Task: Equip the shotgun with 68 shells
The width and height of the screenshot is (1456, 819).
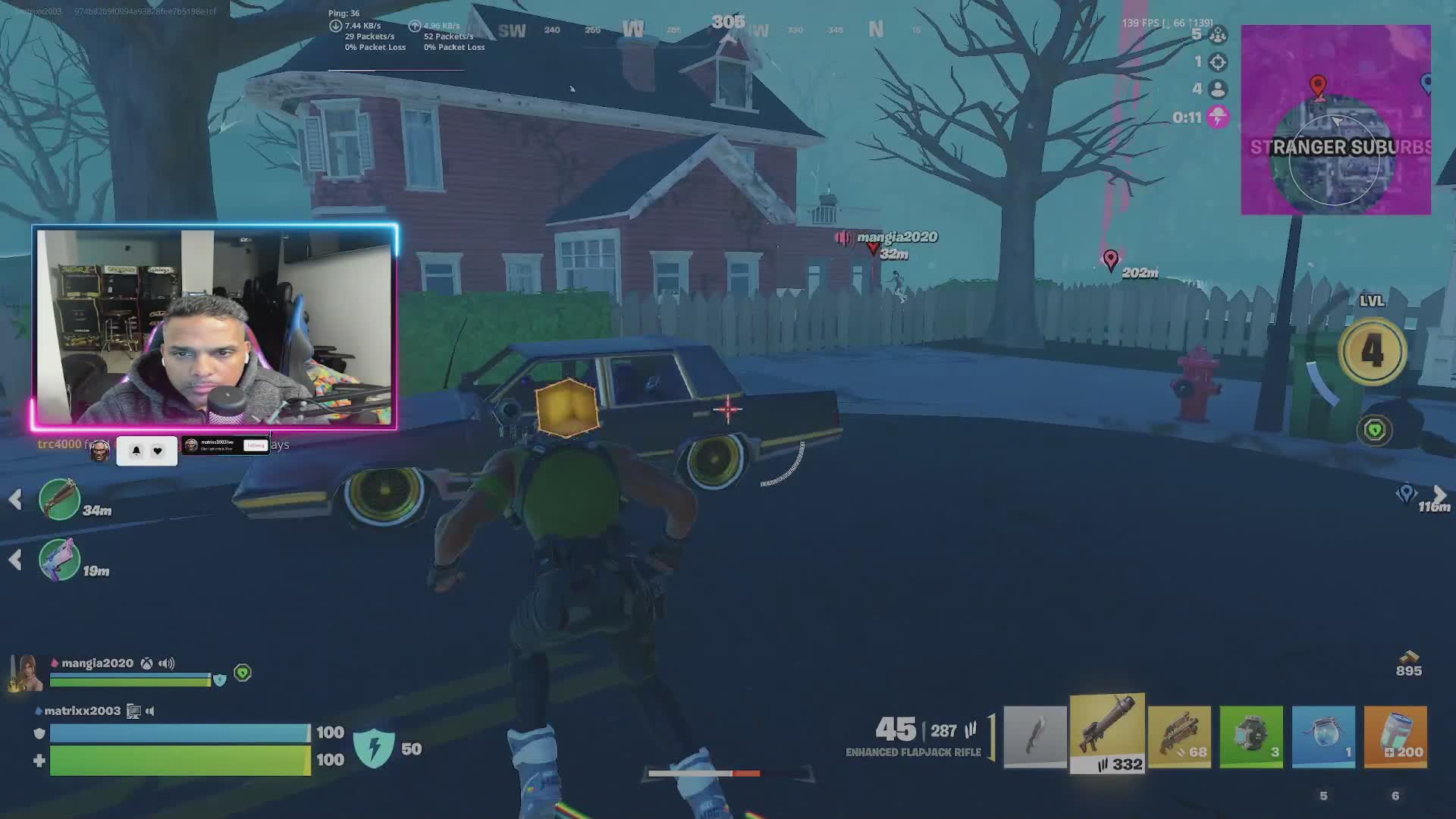Action: pyautogui.click(x=1179, y=736)
